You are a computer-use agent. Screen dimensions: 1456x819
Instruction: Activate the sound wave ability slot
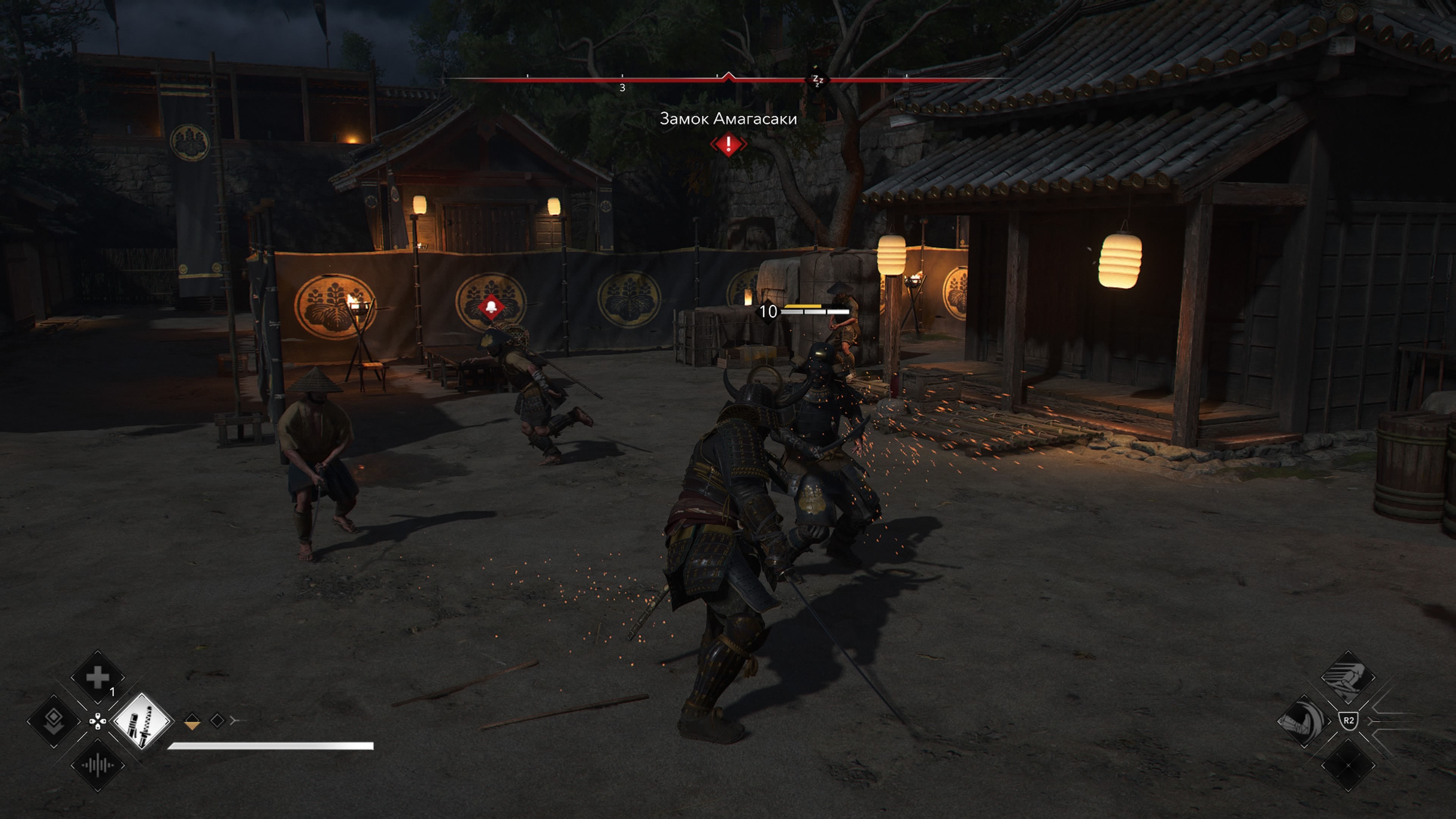coord(97,765)
